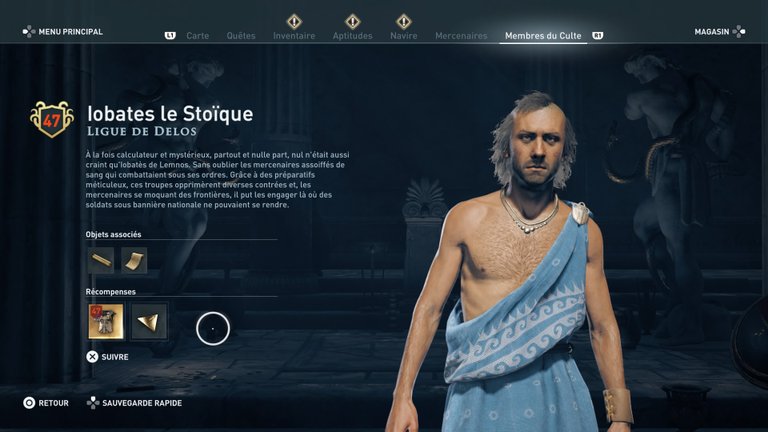Show the Aptitudes tab
Image resolution: width=768 pixels, height=432 pixels.
[x=352, y=36]
